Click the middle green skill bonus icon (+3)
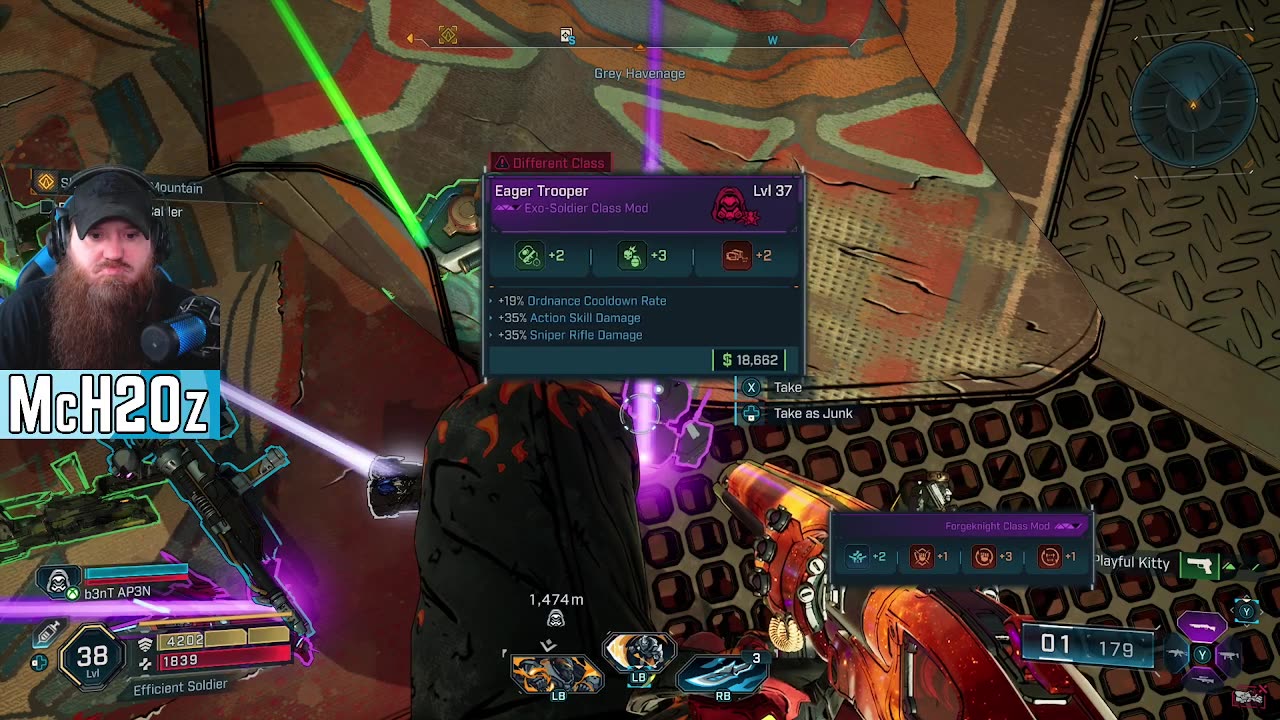The width and height of the screenshot is (1280, 720). click(x=631, y=256)
